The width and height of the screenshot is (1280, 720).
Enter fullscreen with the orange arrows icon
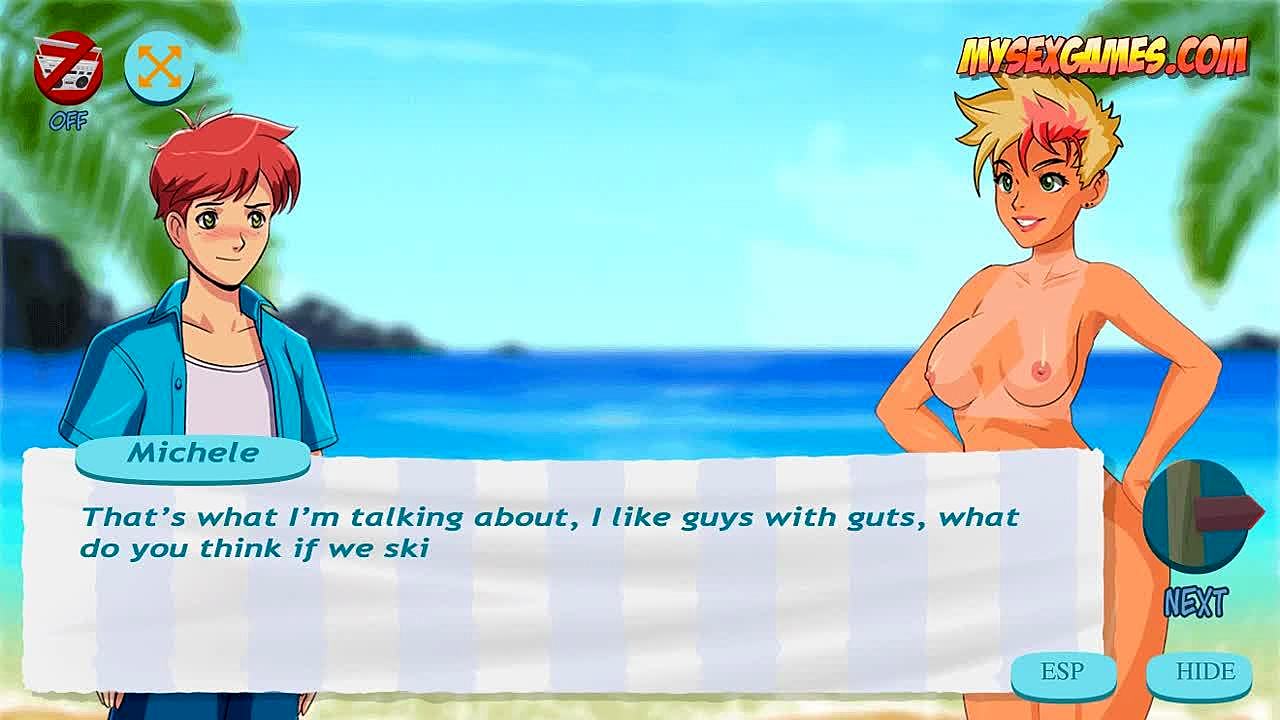click(x=159, y=66)
